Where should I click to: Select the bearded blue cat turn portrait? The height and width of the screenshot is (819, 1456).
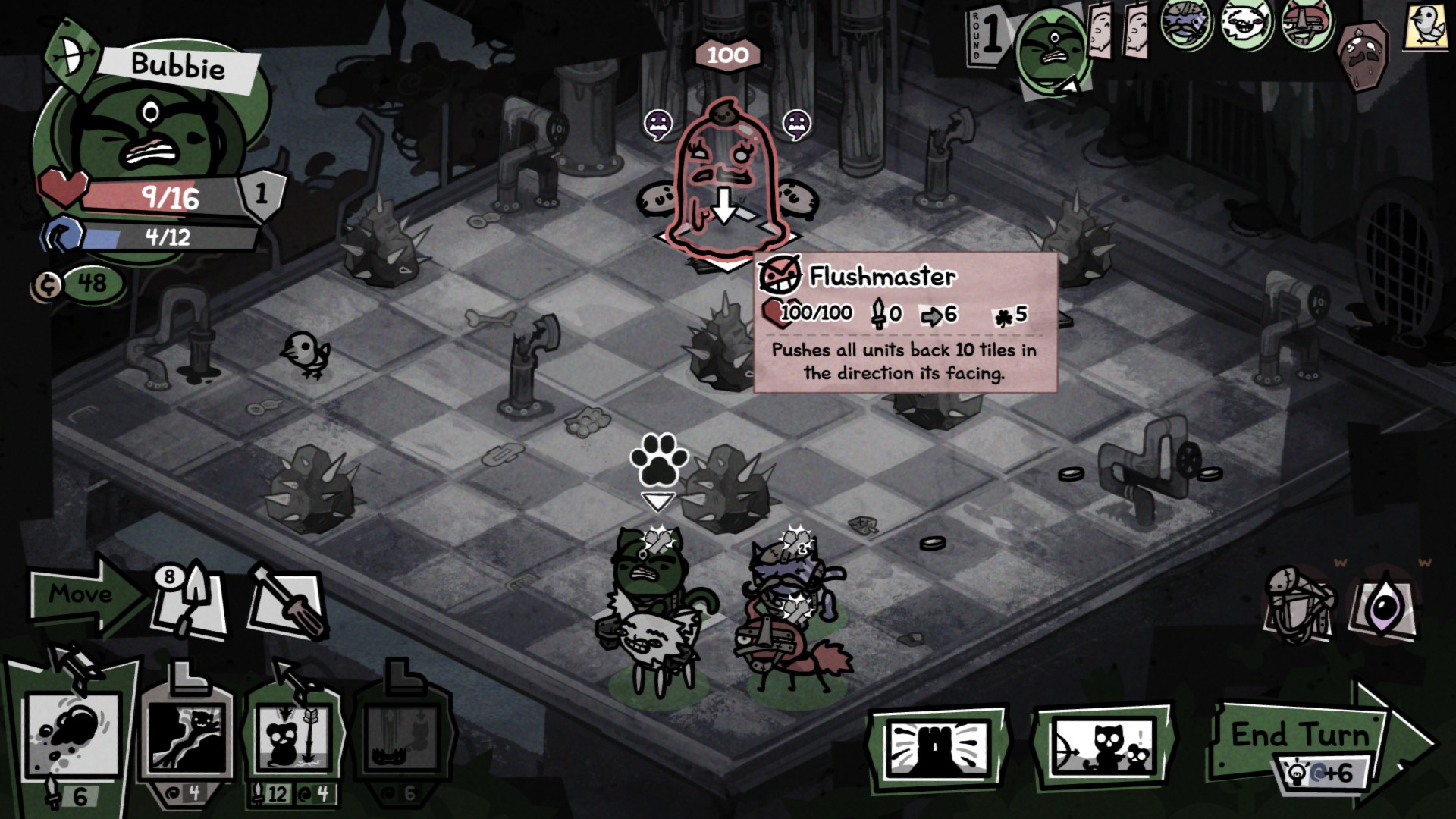tap(1185, 26)
